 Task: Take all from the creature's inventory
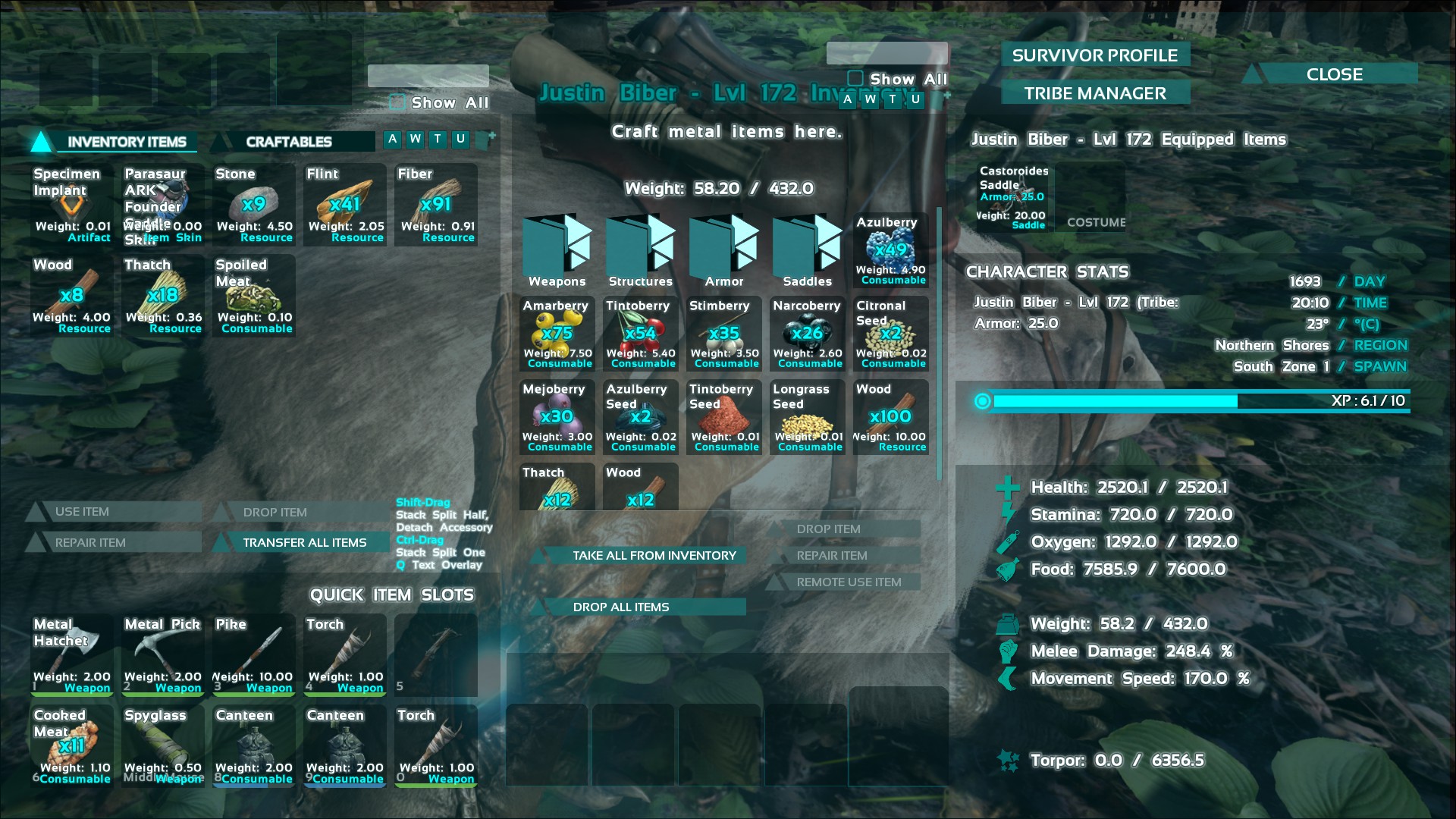[654, 555]
